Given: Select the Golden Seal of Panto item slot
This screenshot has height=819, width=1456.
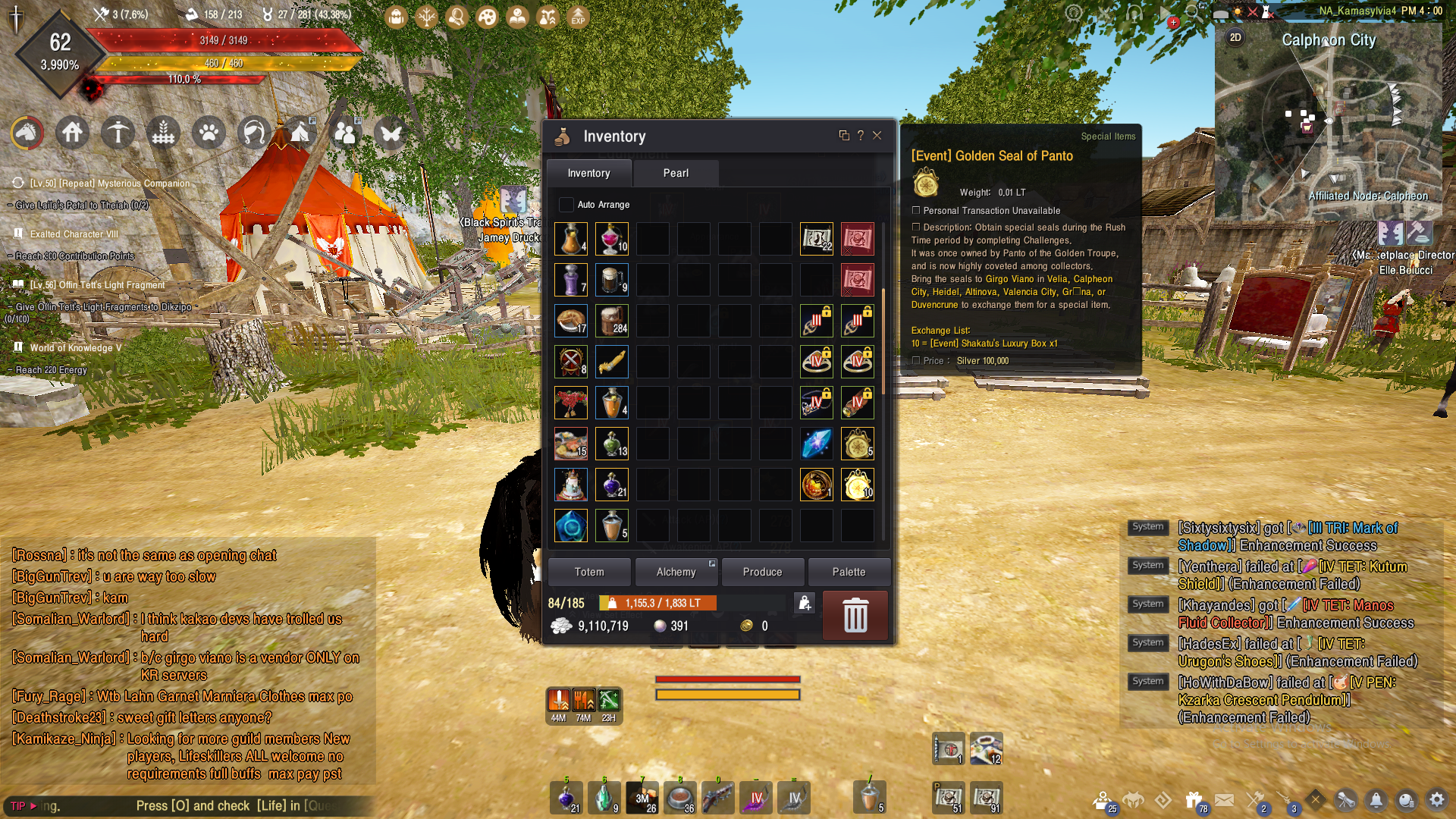Looking at the screenshot, I should (x=857, y=485).
